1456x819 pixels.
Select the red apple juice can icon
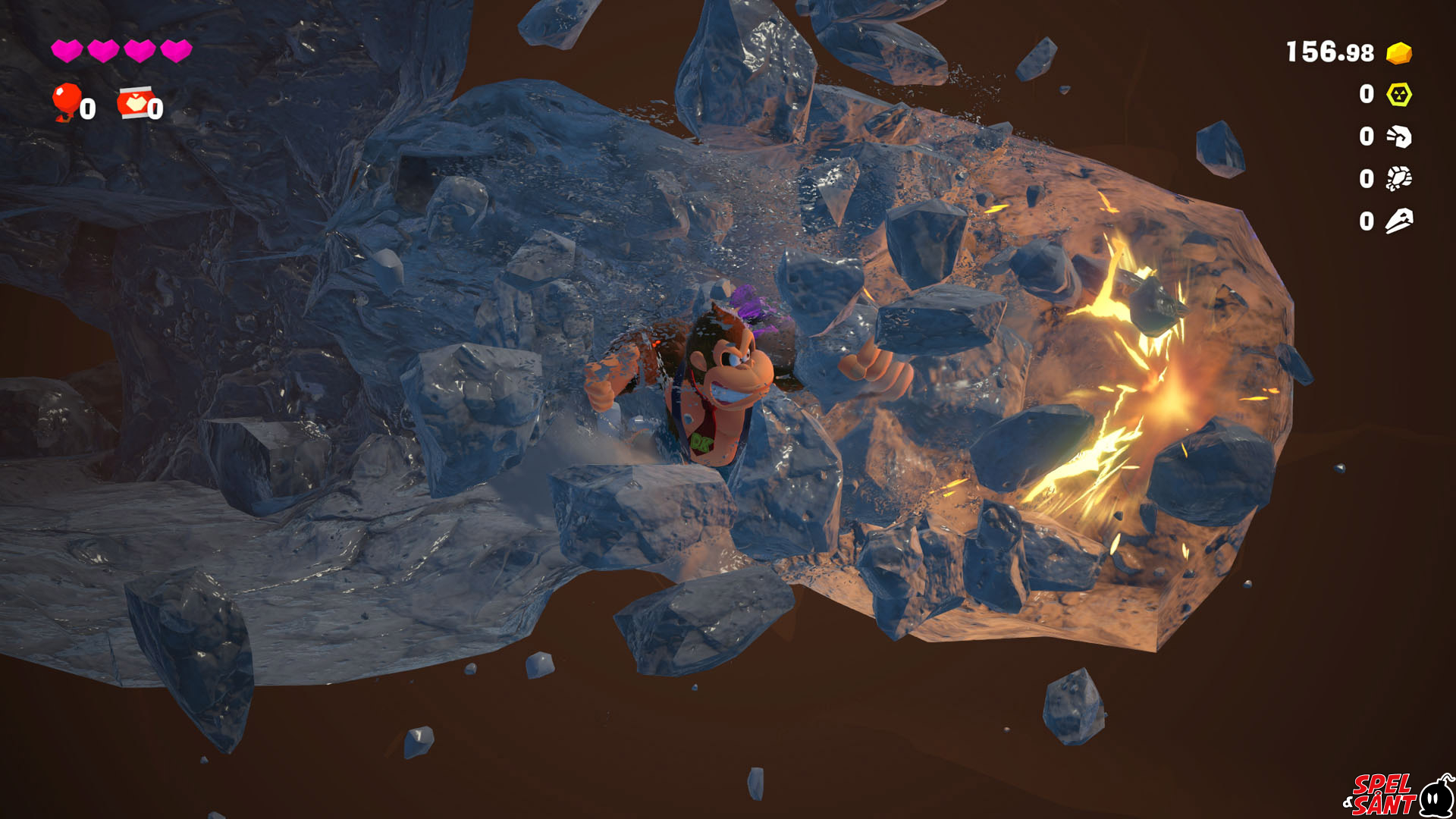tap(133, 103)
